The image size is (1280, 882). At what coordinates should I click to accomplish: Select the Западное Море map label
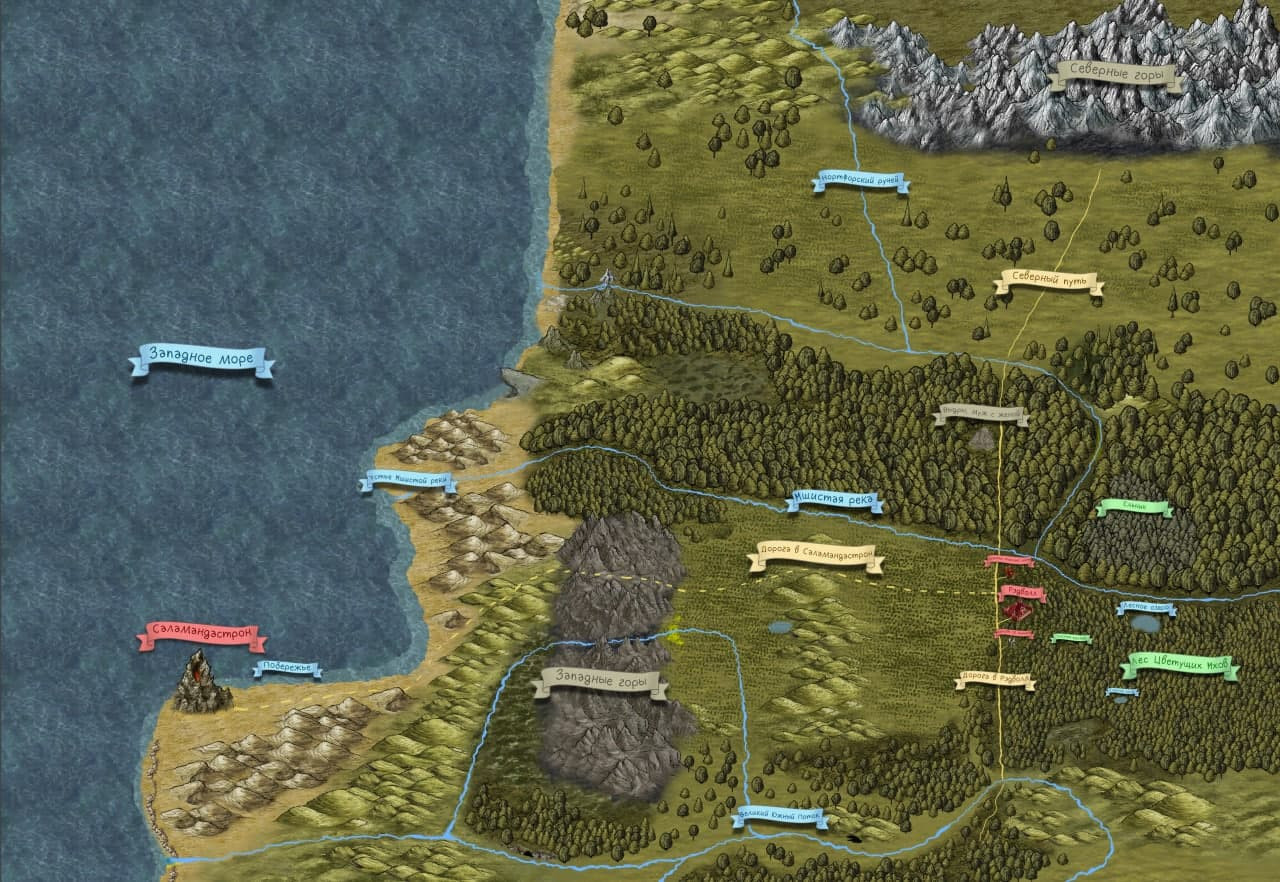(201, 358)
